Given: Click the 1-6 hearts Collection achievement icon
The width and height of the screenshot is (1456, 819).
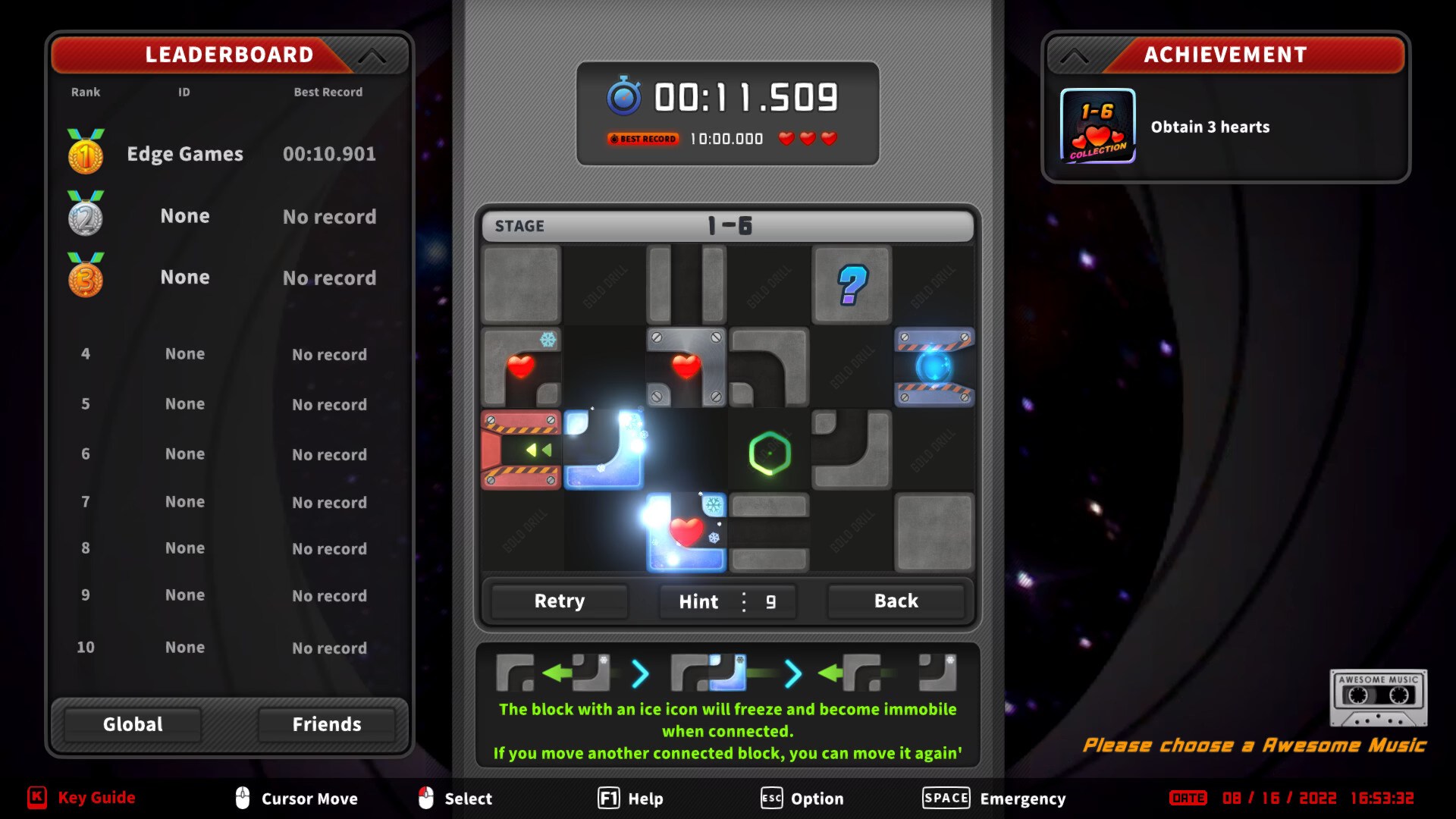Looking at the screenshot, I should click(x=1097, y=126).
